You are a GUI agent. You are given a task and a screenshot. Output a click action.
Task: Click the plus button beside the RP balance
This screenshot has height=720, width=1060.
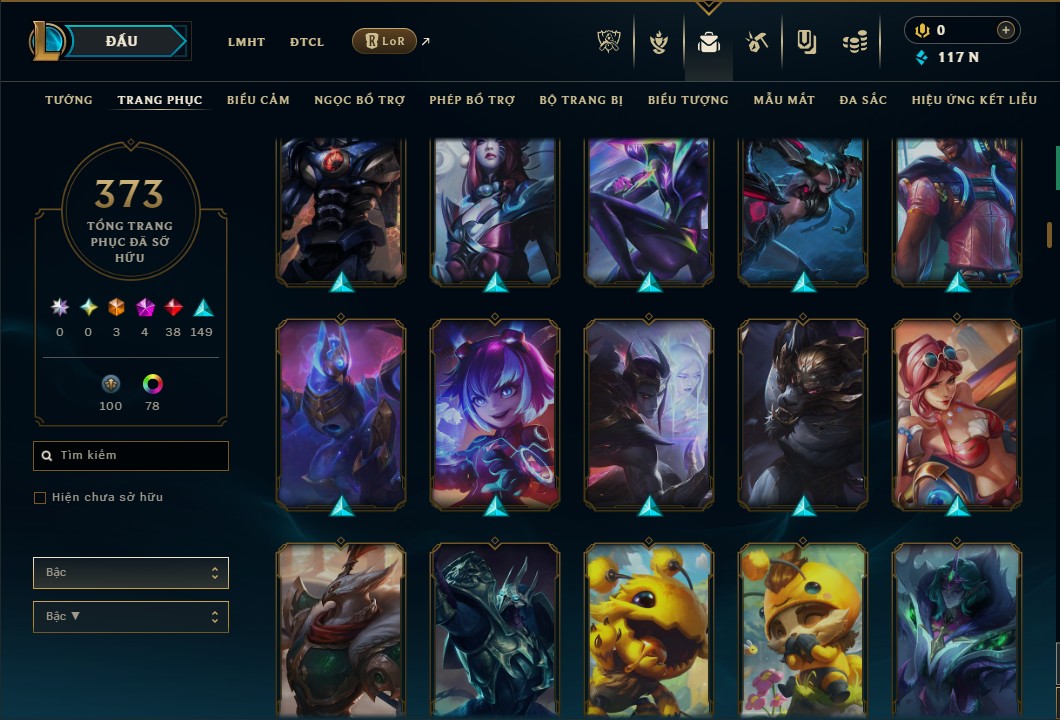[x=1005, y=30]
